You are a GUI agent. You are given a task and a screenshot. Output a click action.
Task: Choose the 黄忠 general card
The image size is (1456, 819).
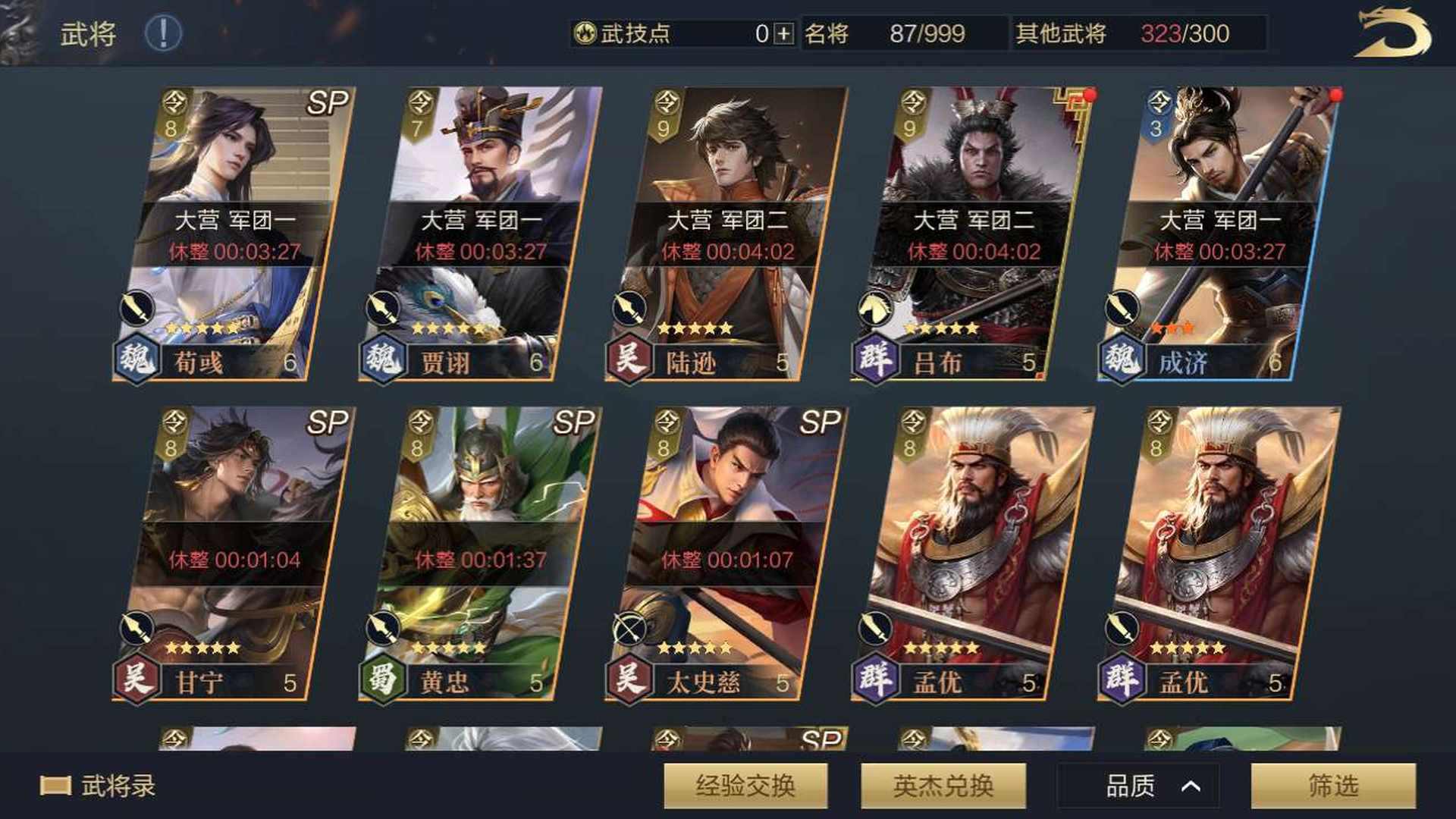pyautogui.click(x=482, y=554)
